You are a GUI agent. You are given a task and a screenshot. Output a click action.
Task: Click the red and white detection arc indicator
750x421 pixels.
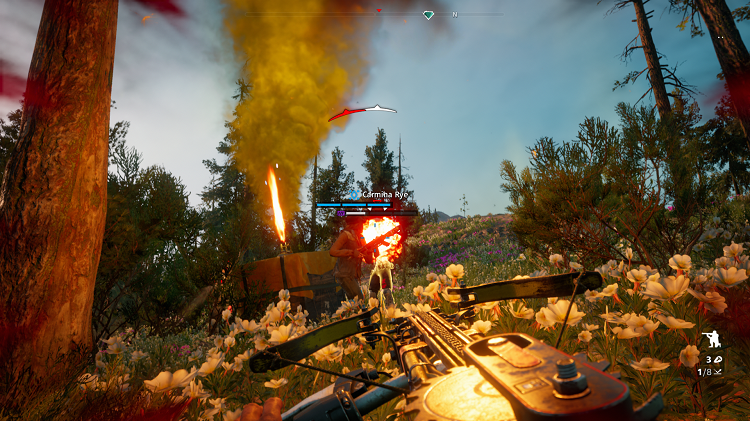coord(362,112)
